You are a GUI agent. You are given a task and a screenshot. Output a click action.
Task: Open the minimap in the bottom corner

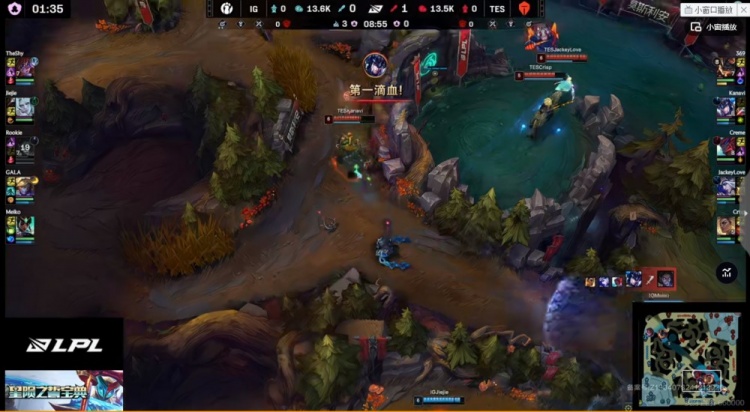[691, 357]
